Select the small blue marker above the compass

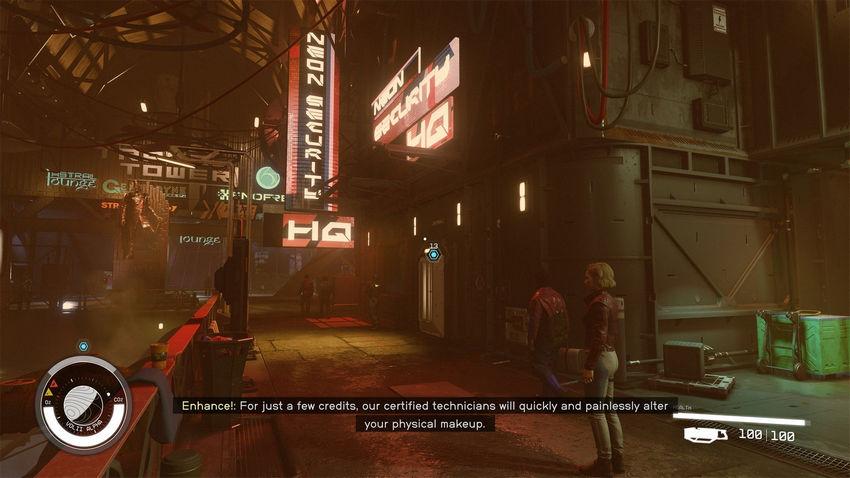83,346
